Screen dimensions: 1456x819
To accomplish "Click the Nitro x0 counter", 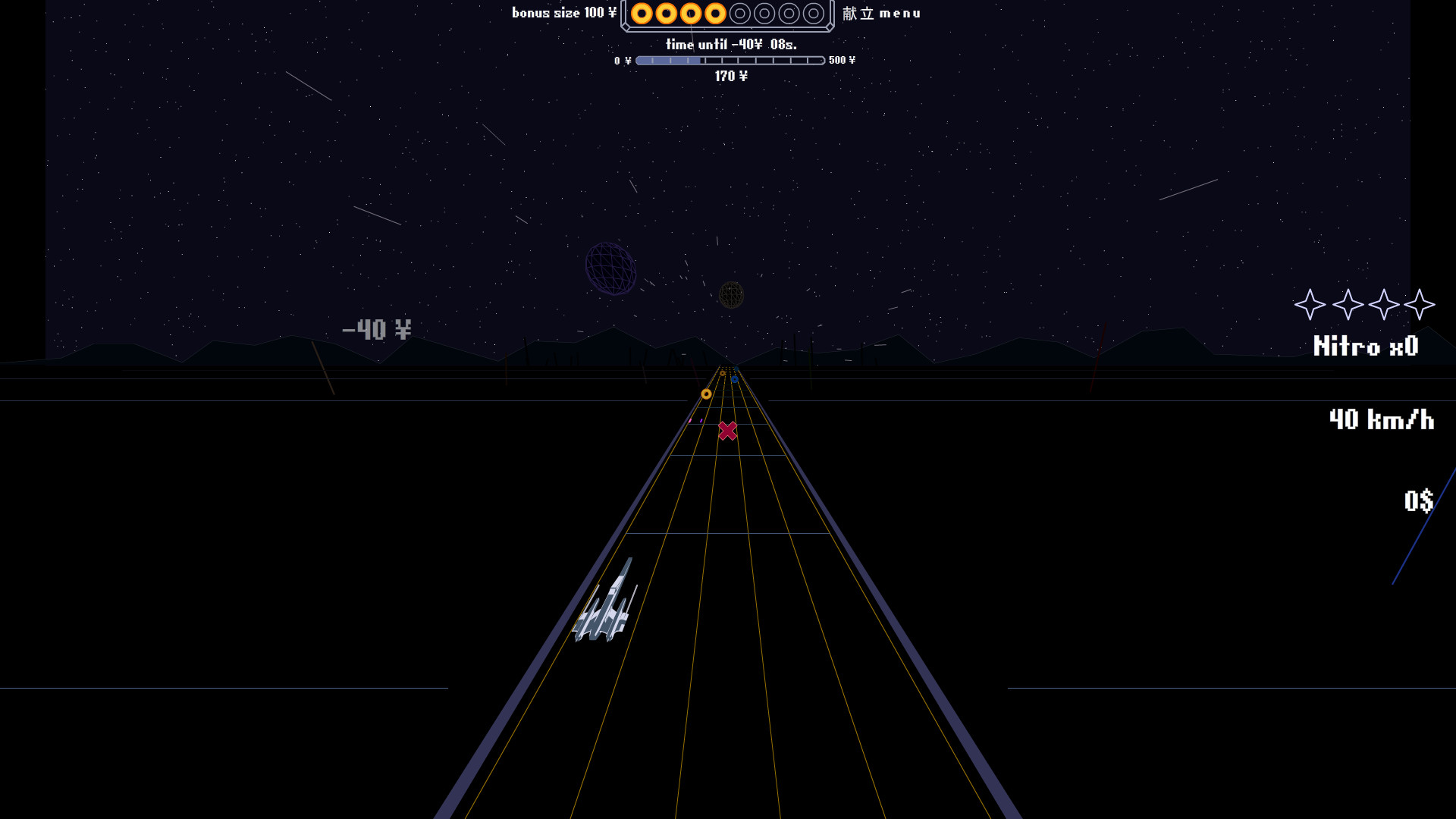I will [1367, 347].
